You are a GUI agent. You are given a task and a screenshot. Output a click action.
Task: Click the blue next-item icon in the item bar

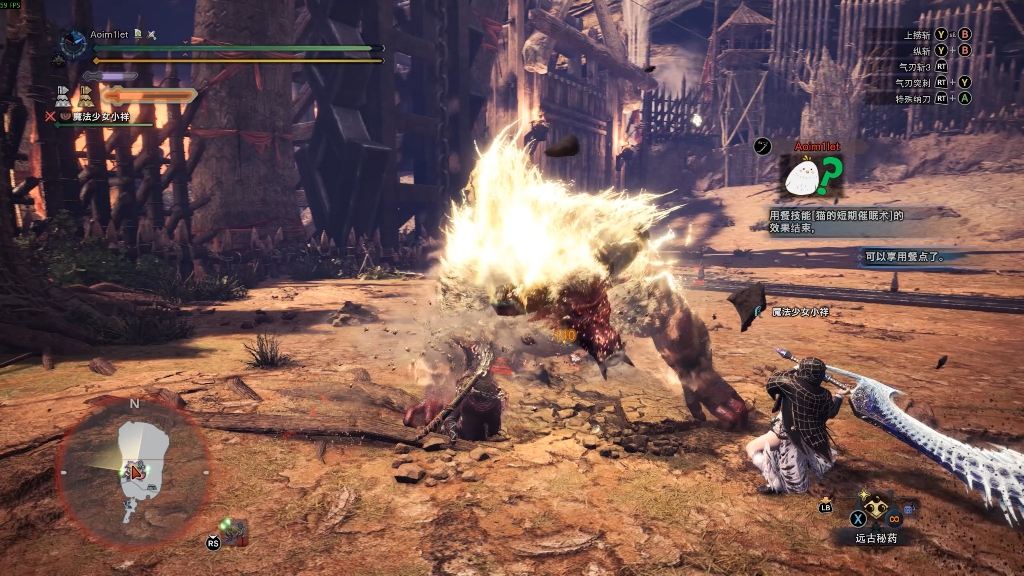910,508
